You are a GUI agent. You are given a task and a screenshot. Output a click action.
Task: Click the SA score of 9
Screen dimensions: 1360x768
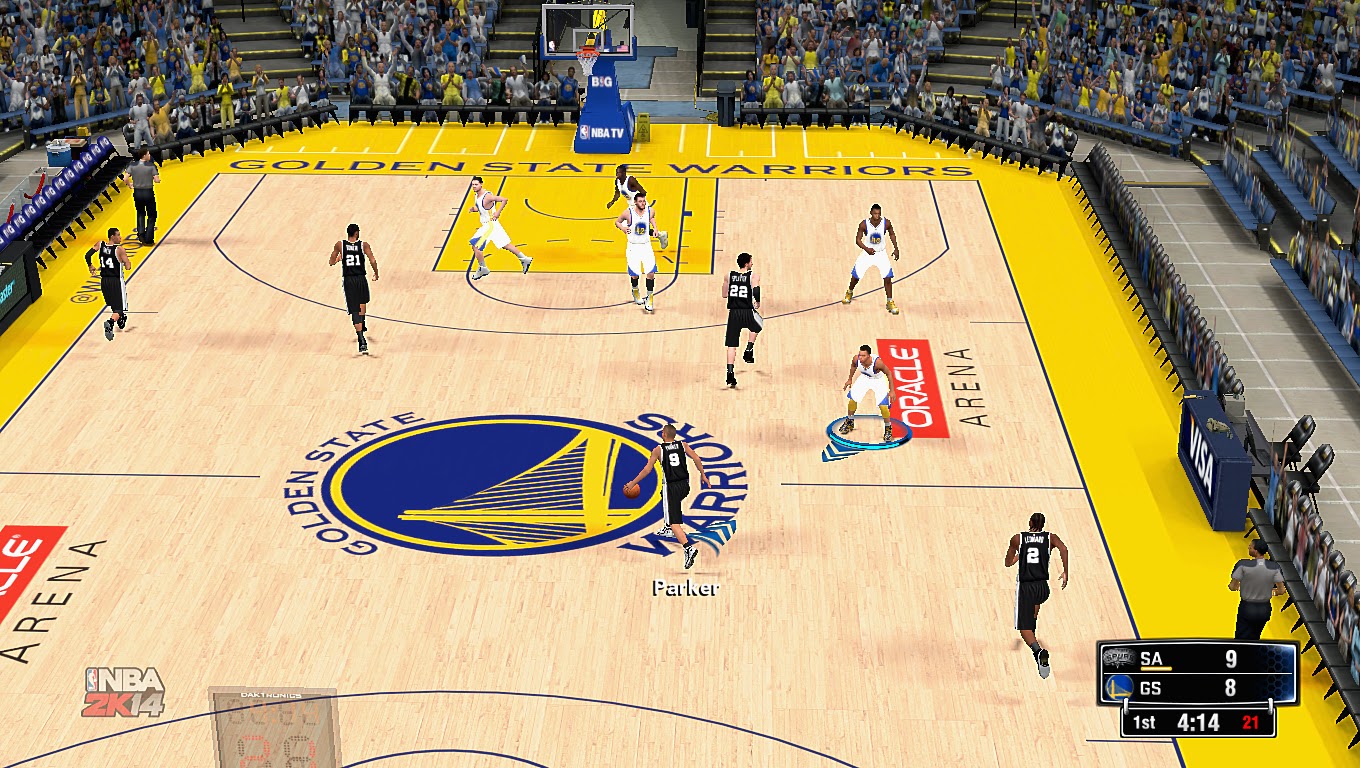1233,658
